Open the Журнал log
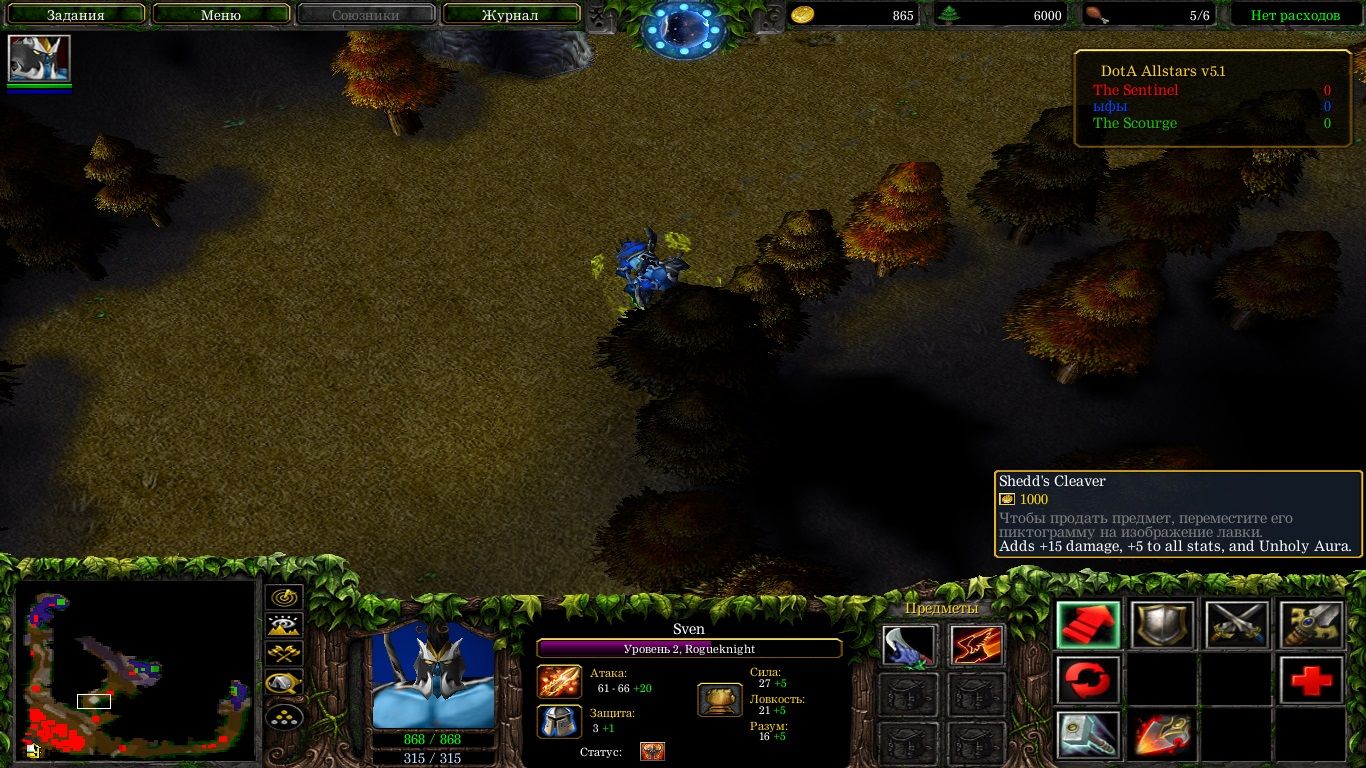Image resolution: width=1366 pixels, height=768 pixels. (x=510, y=15)
